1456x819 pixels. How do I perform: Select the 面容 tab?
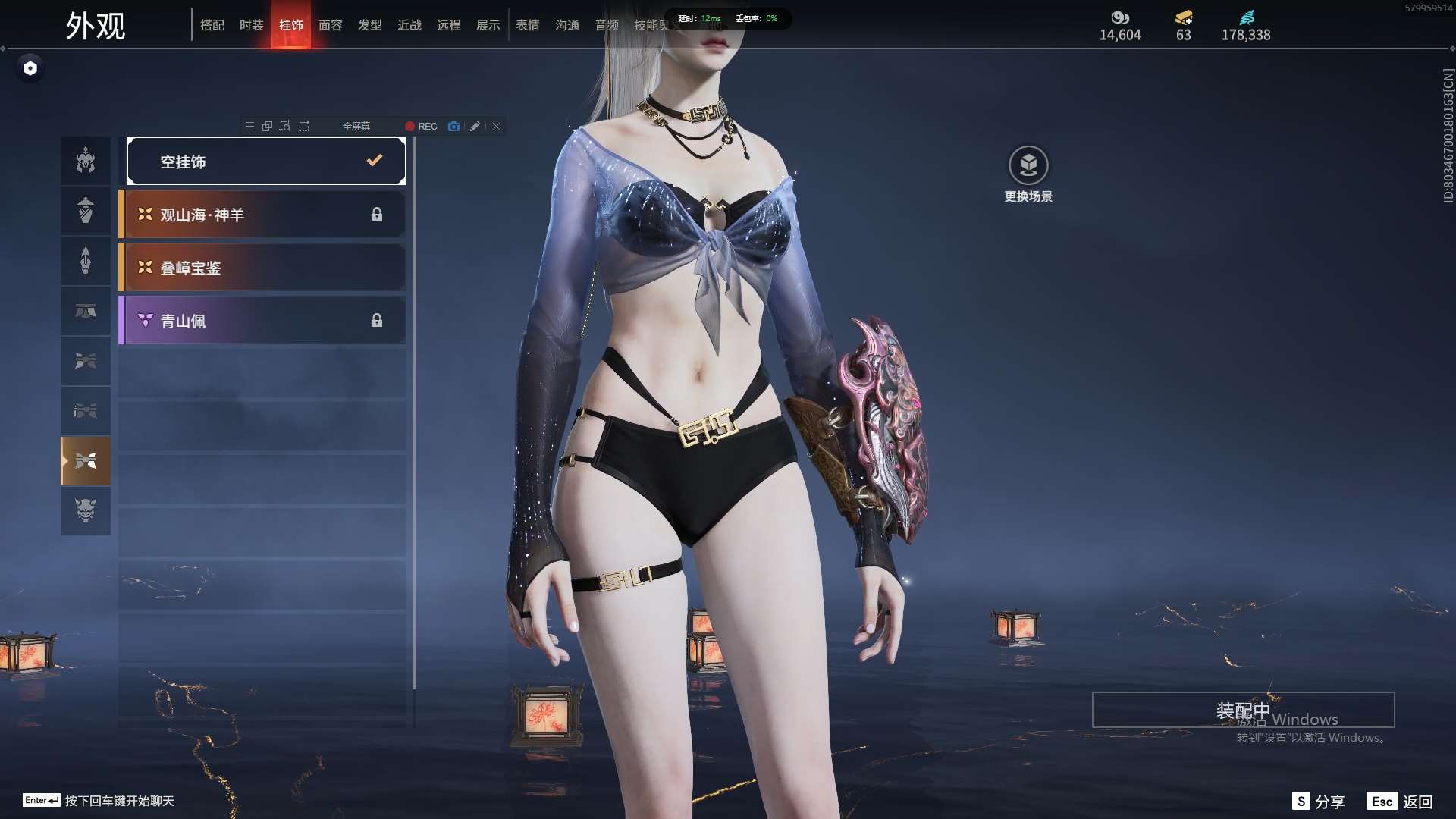[331, 25]
